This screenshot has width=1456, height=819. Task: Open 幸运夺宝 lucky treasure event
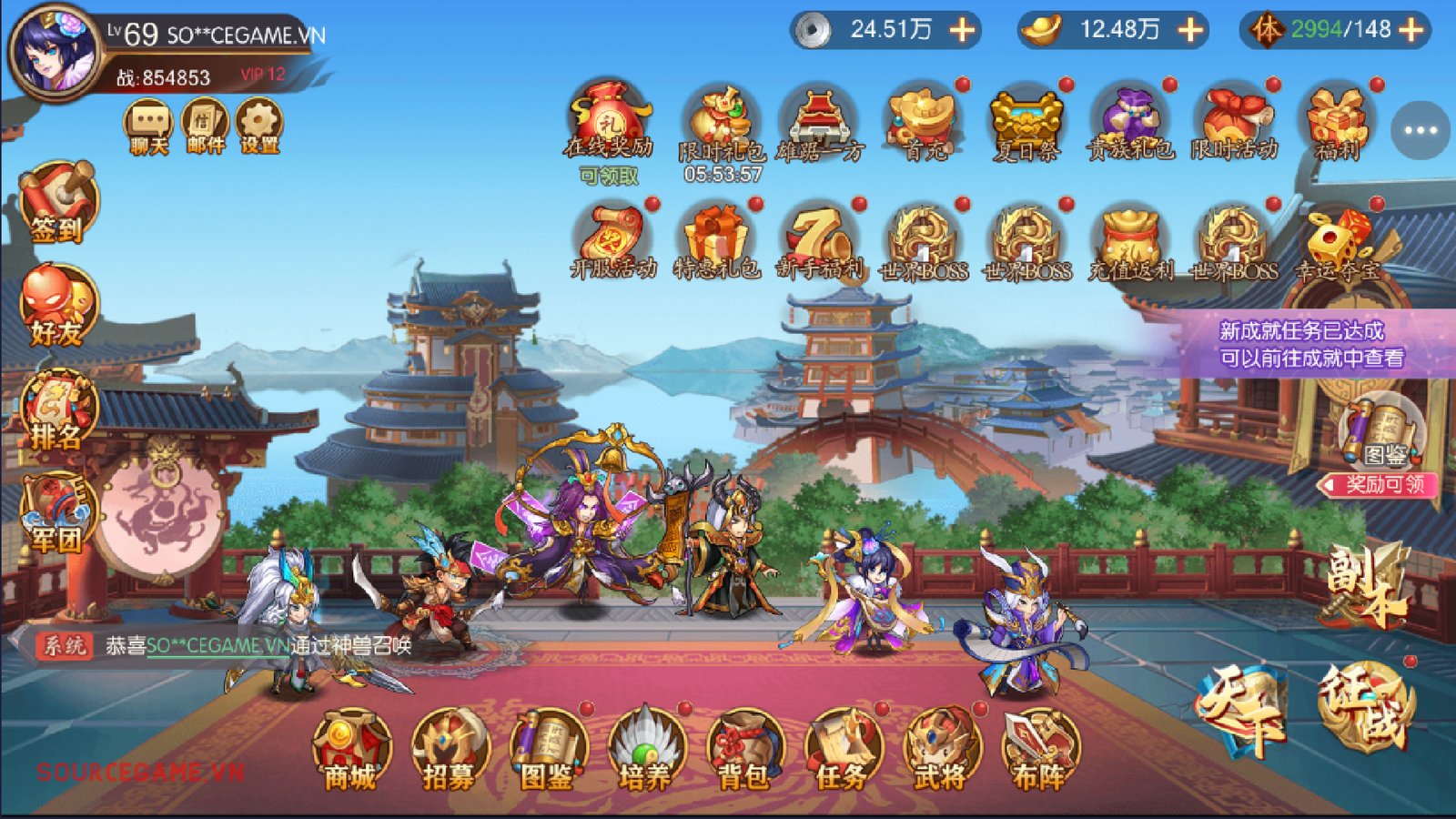point(1336,239)
